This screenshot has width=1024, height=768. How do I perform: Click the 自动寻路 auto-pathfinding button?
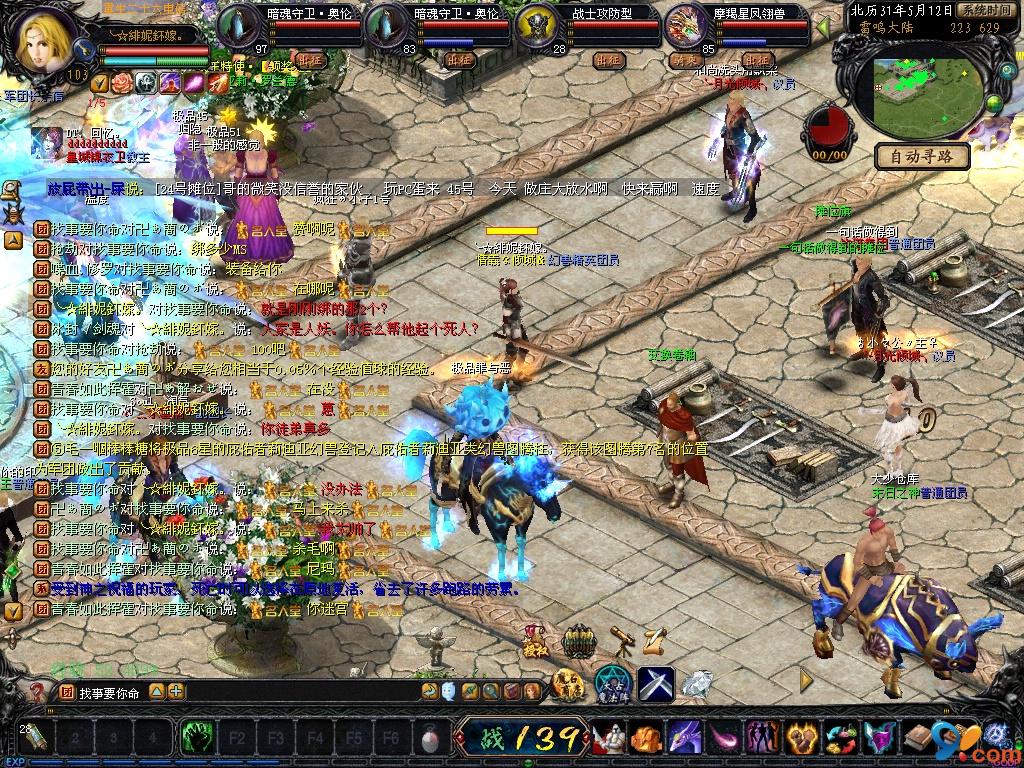(922, 156)
